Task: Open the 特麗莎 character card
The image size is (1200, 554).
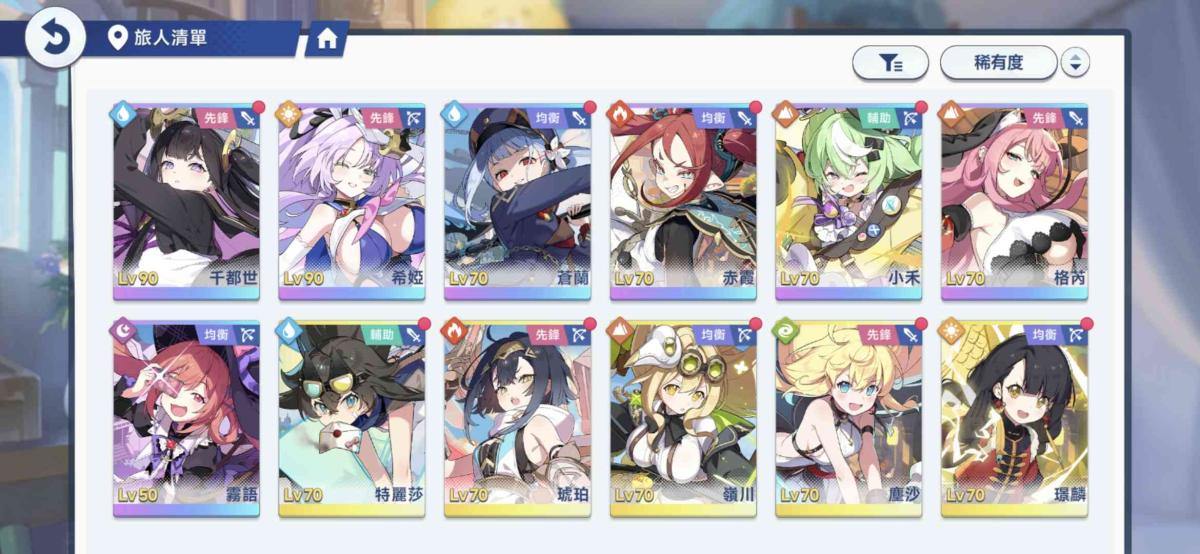Action: 352,418
